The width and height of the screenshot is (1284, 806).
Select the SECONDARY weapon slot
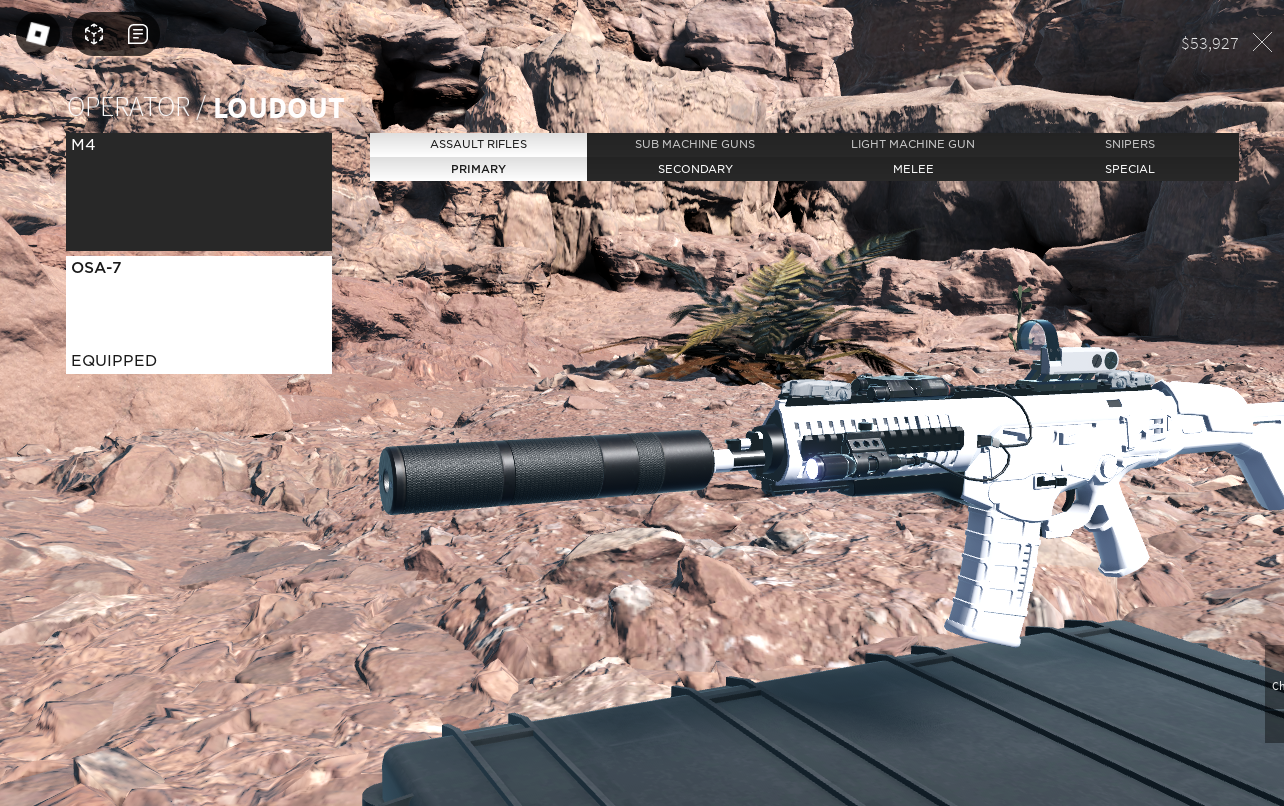[695, 169]
